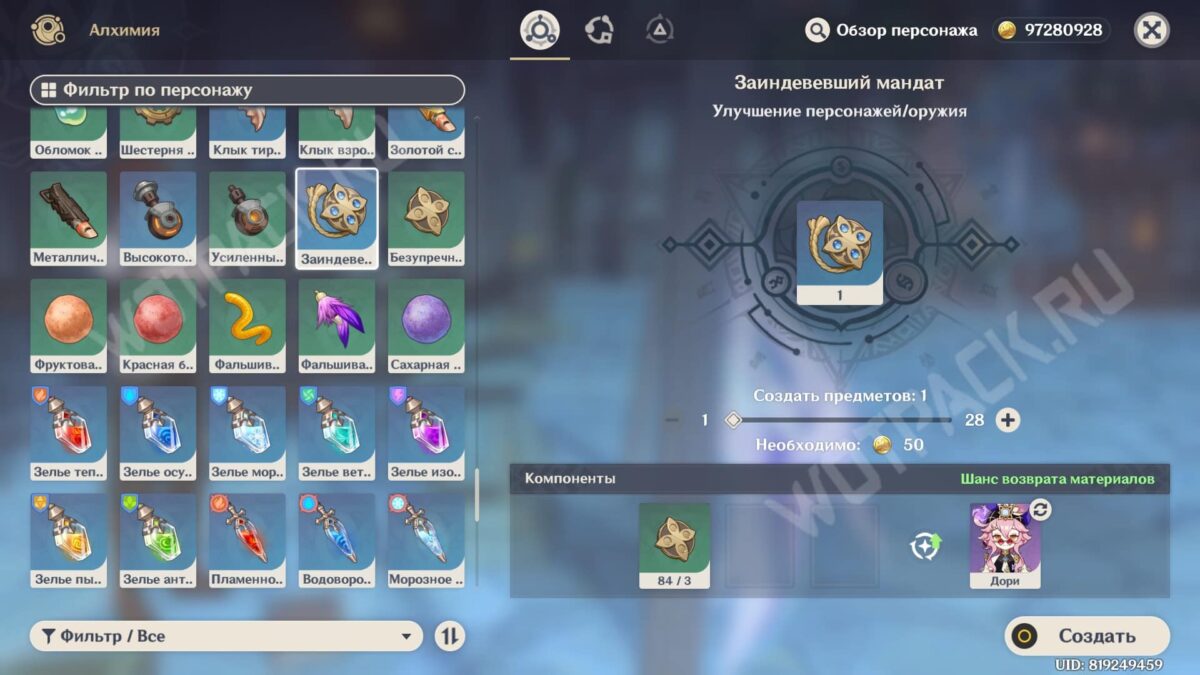Open the Фильтр / Все dropdown
The width and height of the screenshot is (1200, 675).
click(x=227, y=636)
